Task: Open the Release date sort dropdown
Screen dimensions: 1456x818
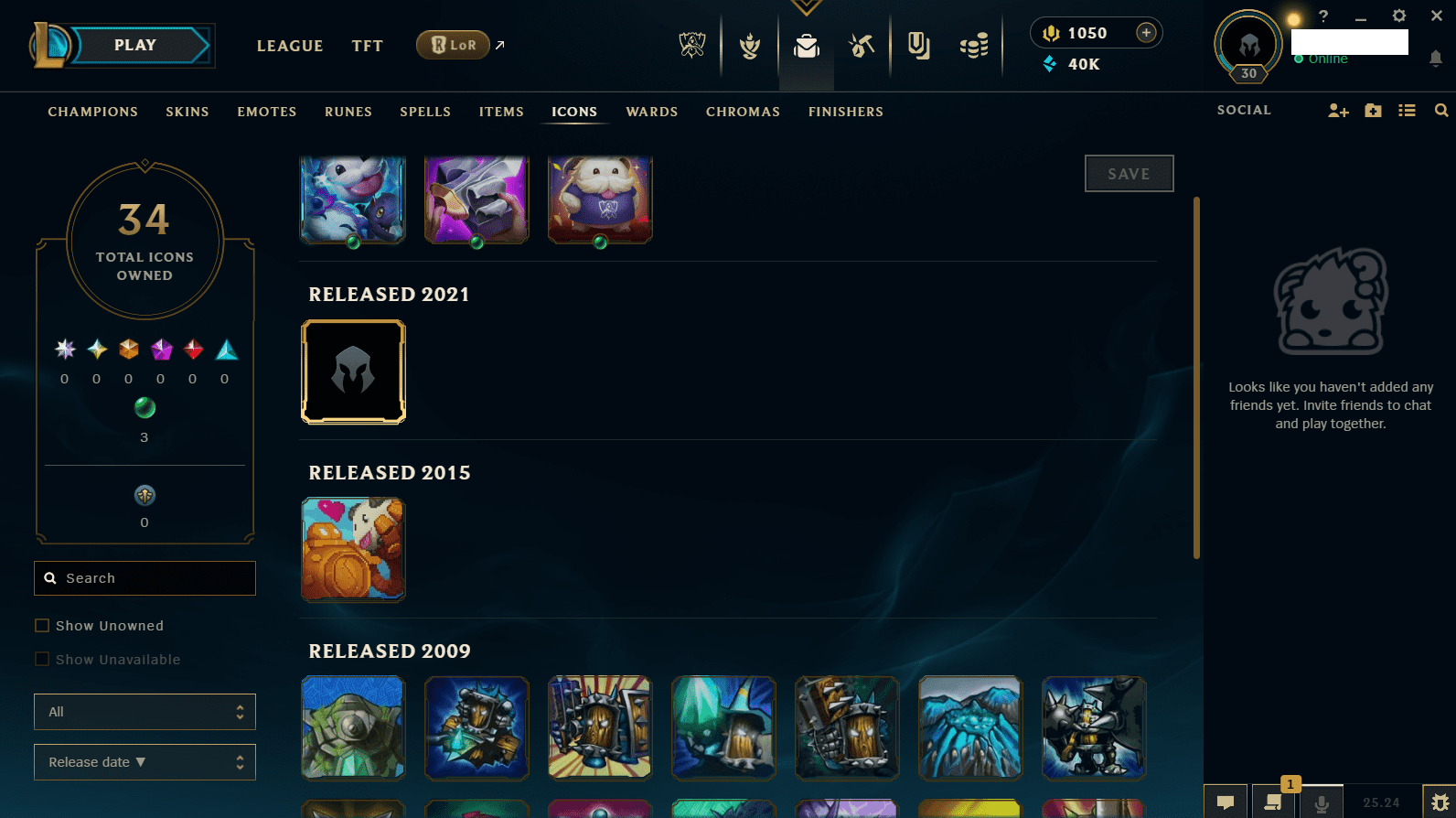Action: click(145, 761)
